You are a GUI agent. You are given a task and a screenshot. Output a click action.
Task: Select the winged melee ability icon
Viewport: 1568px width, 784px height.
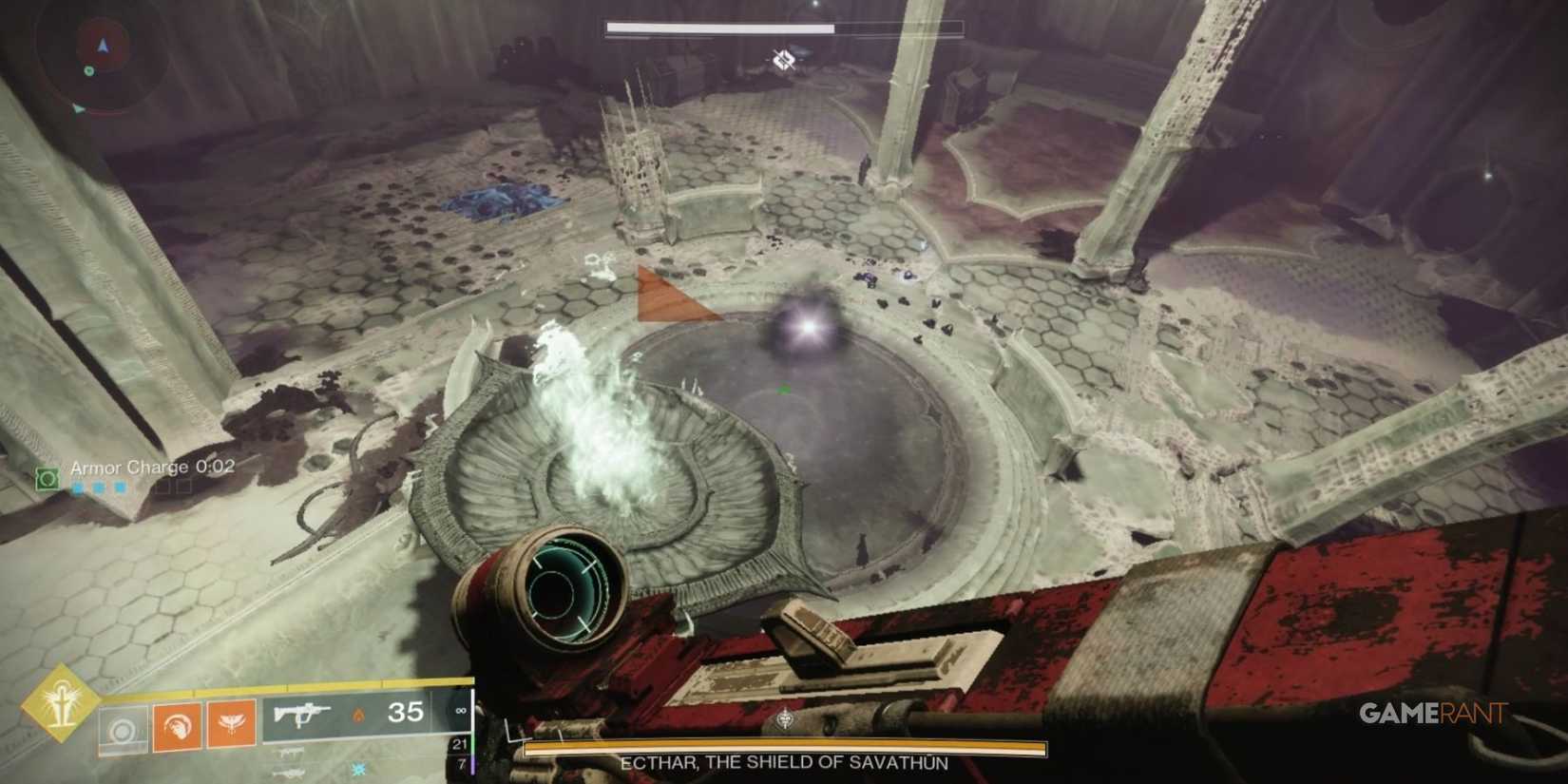point(232,722)
